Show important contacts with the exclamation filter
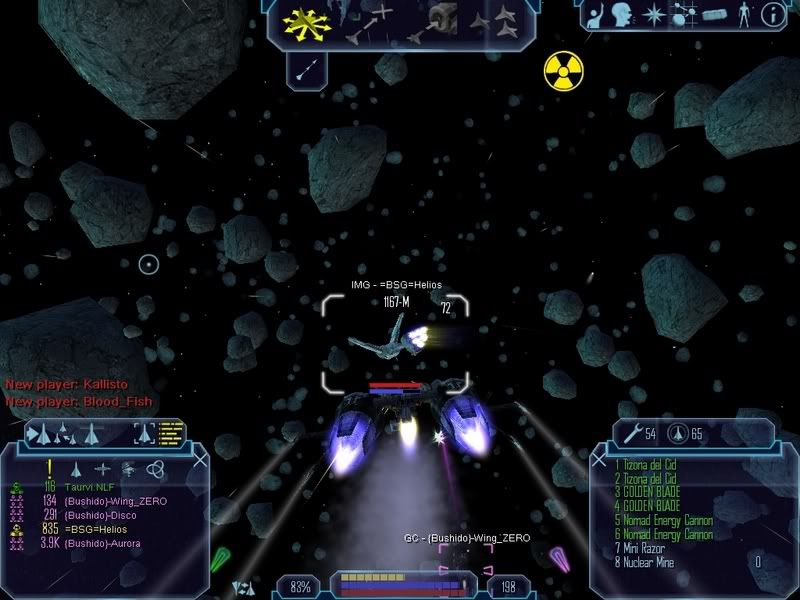This screenshot has width=800, height=600. tap(48, 468)
